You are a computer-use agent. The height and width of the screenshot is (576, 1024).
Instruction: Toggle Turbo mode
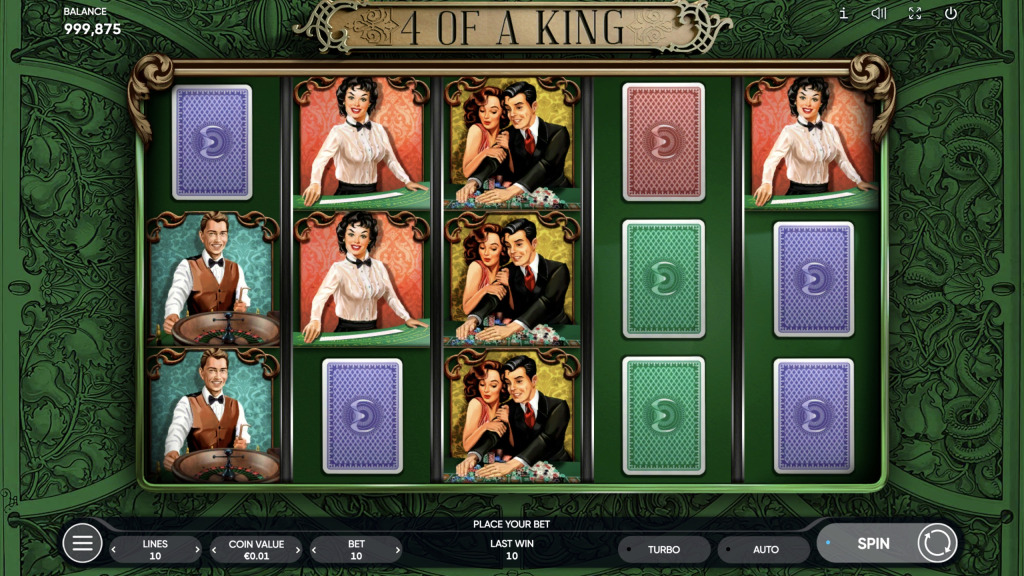pos(664,550)
